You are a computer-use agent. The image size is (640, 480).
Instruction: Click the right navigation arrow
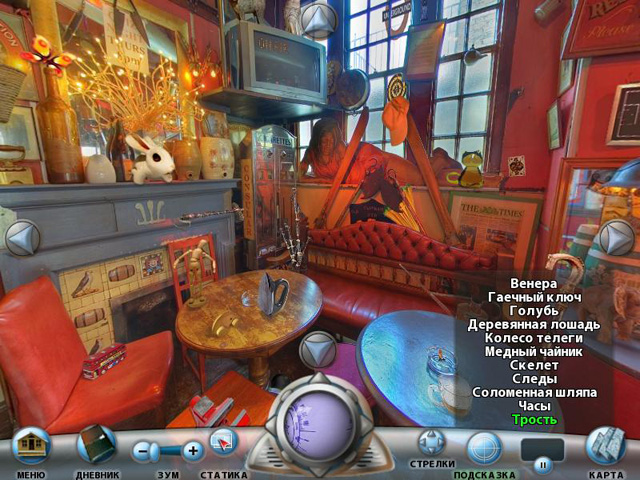(616, 238)
